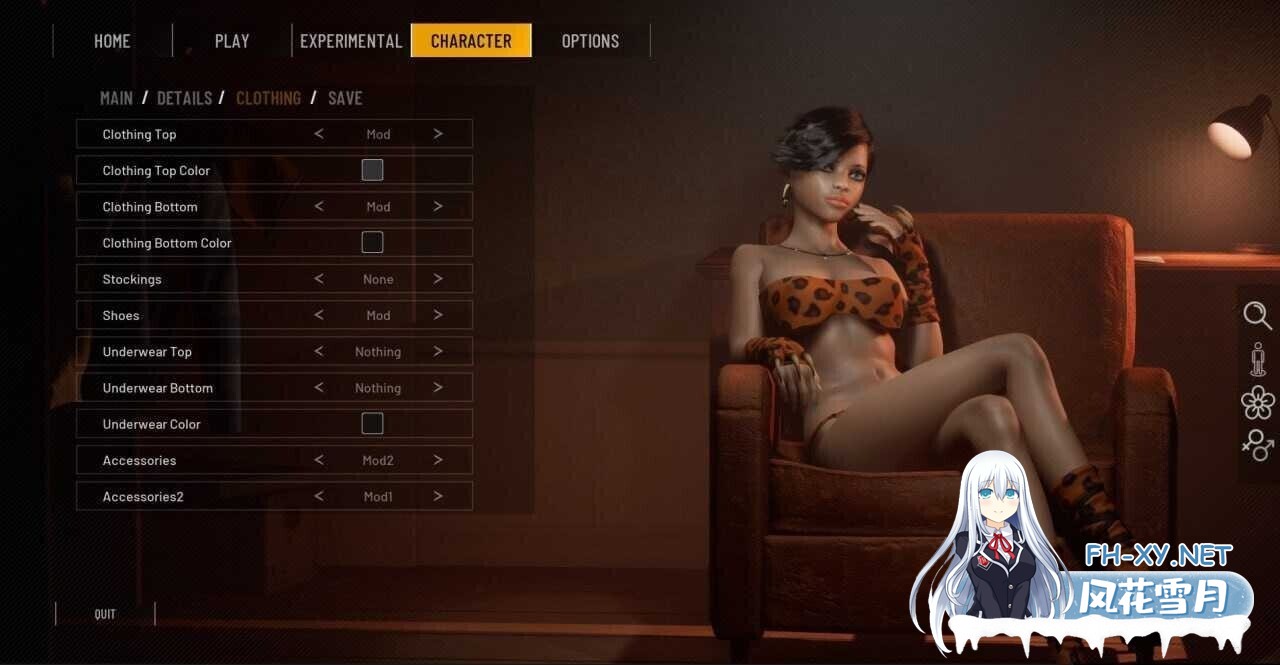
Task: Quit the game
Action: pyautogui.click(x=105, y=614)
